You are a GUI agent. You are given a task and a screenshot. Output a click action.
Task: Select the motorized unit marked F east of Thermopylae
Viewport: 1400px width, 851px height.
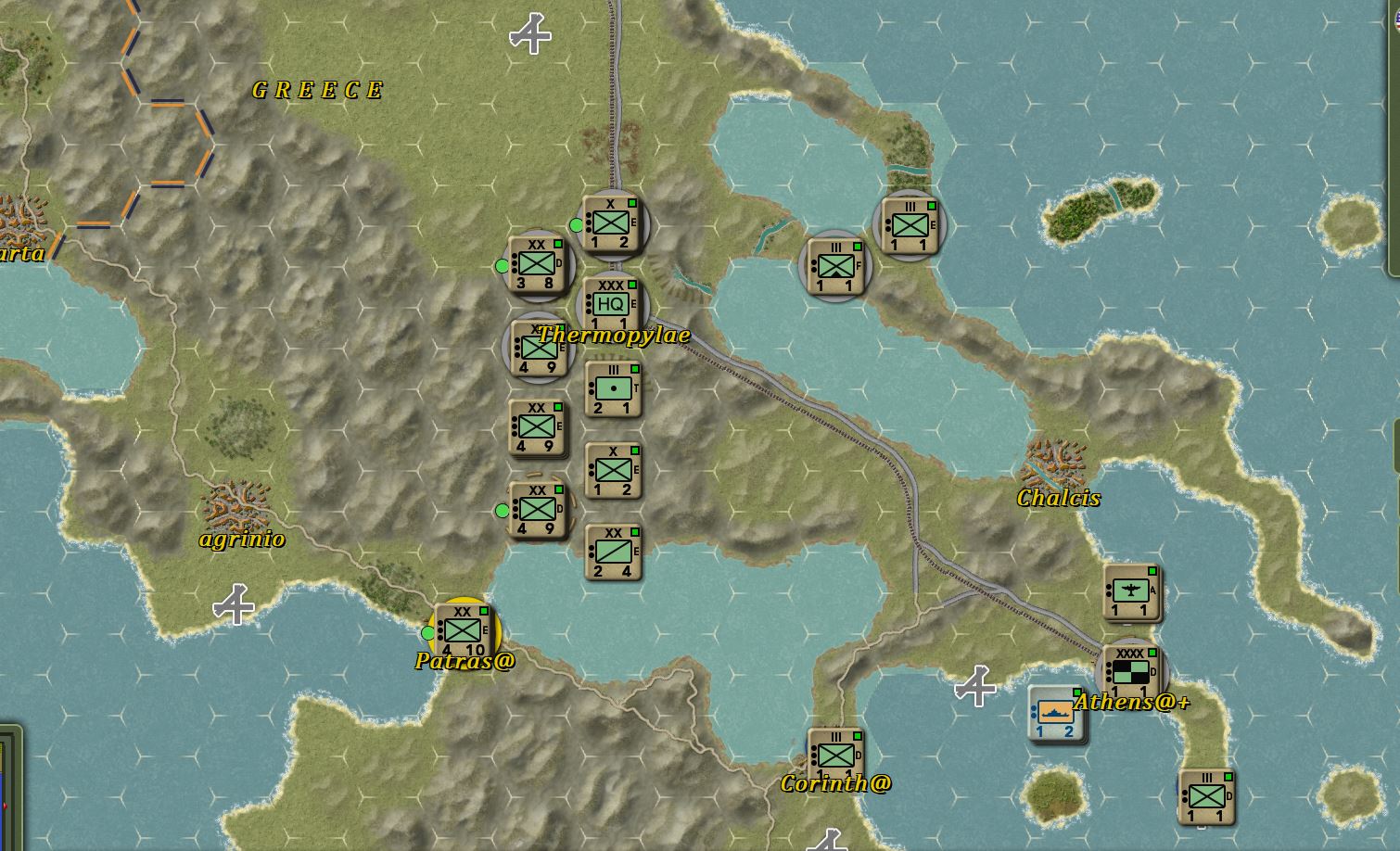[837, 267]
